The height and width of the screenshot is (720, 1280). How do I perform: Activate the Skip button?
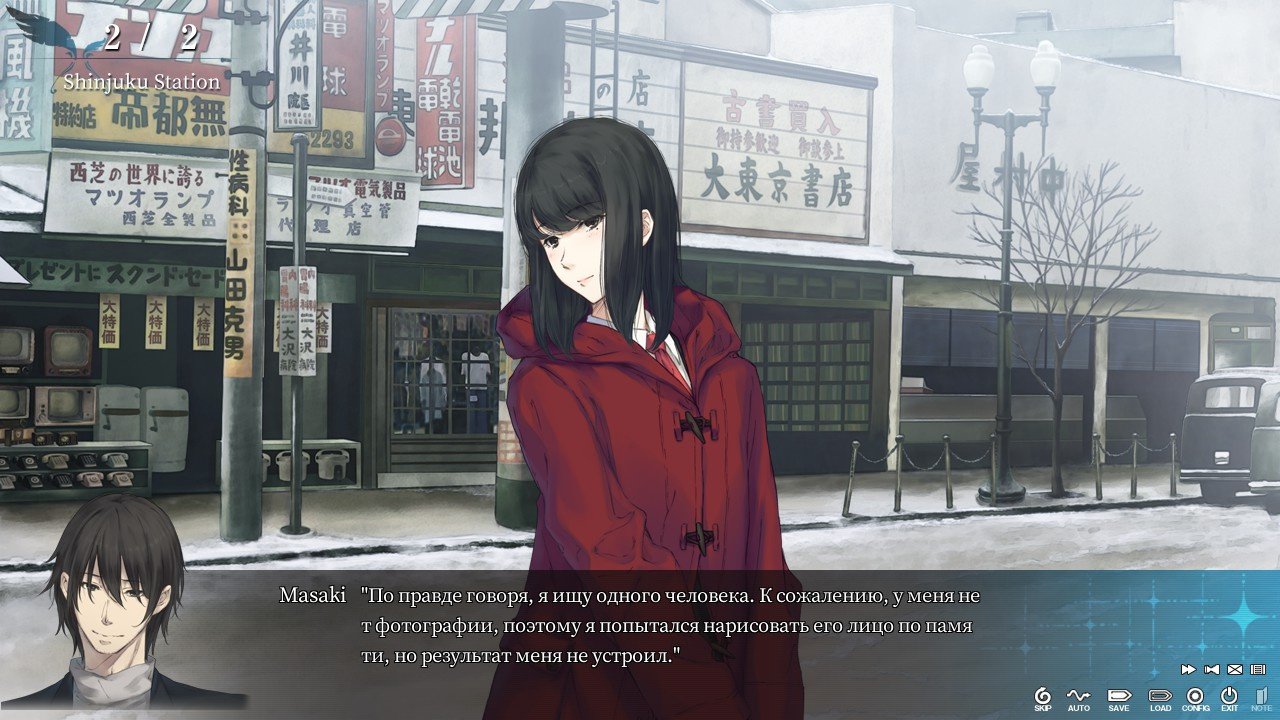coord(1043,697)
